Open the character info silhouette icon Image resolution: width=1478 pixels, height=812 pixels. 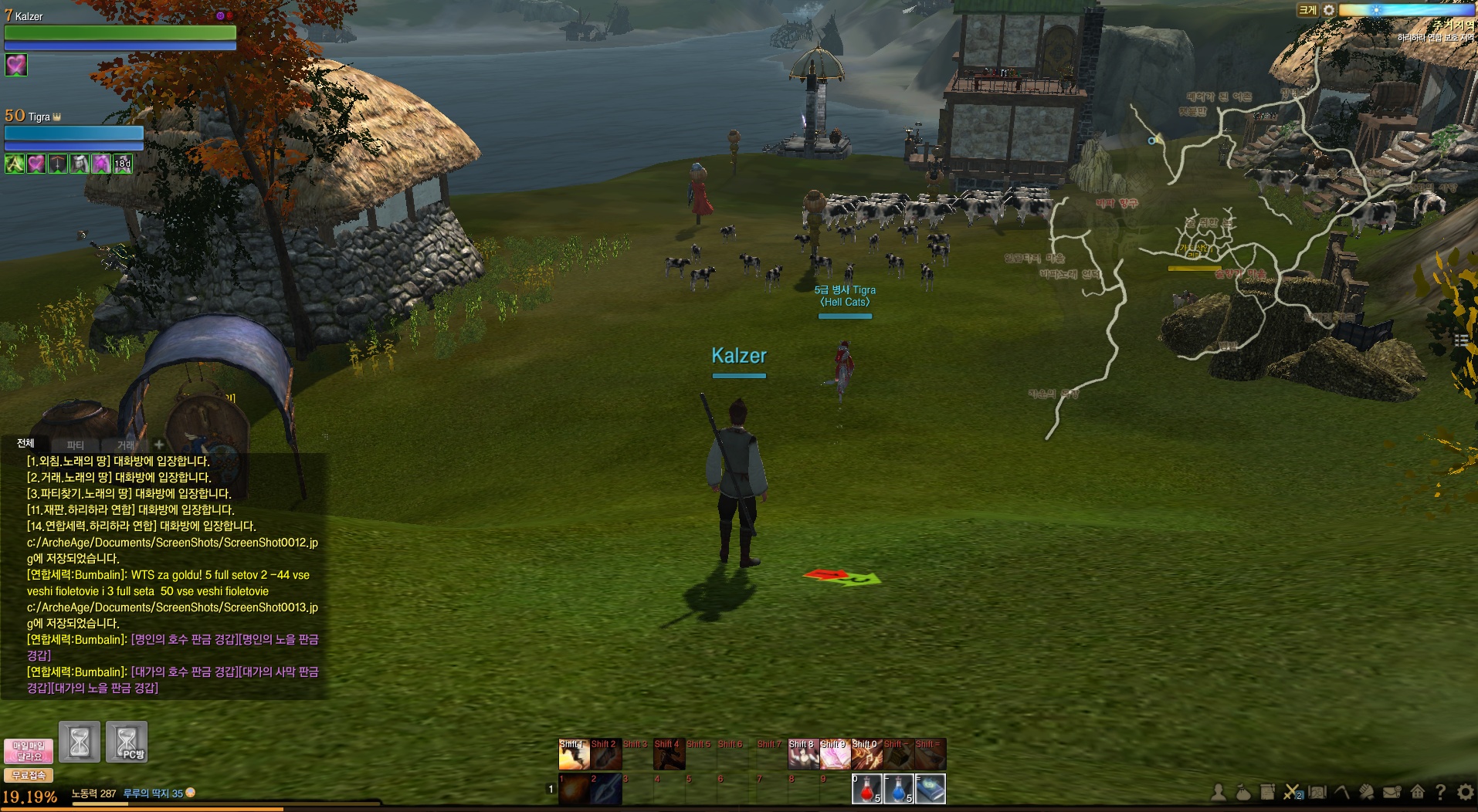(x=1219, y=792)
